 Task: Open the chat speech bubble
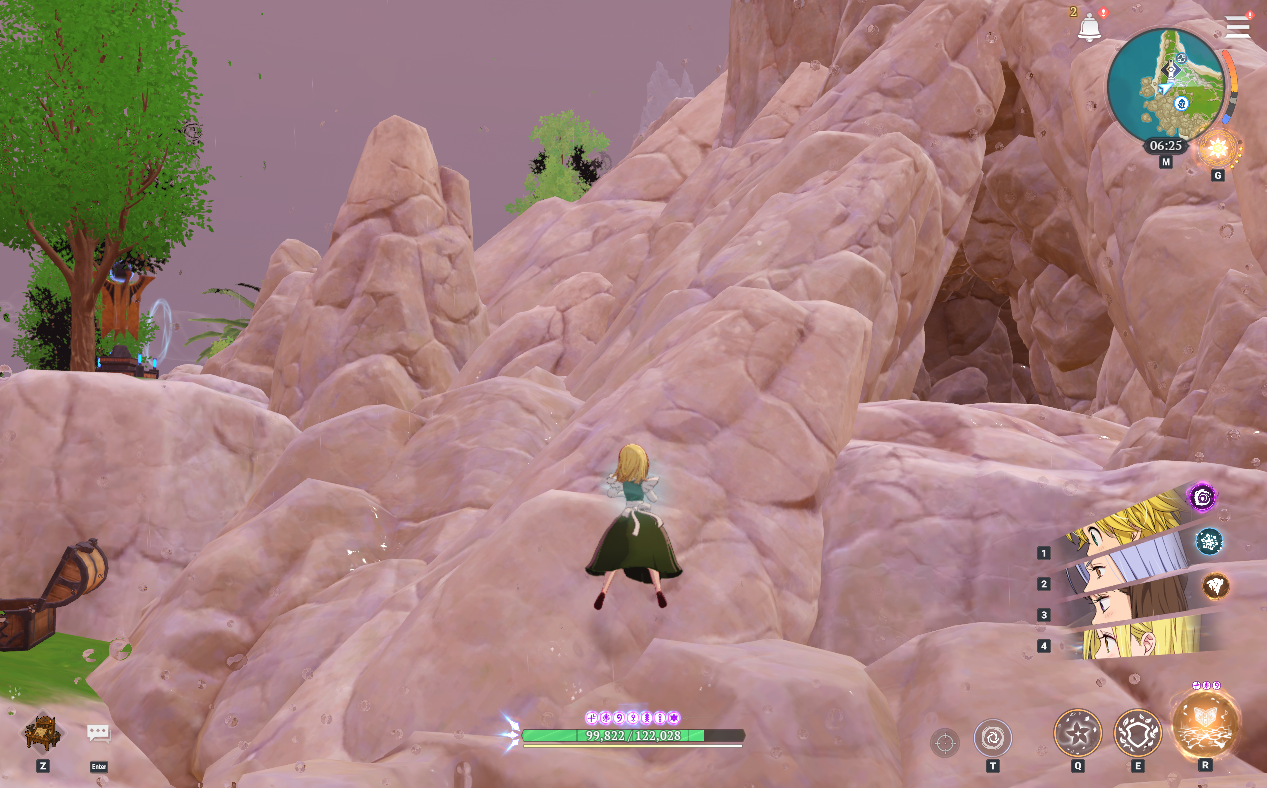[98, 734]
